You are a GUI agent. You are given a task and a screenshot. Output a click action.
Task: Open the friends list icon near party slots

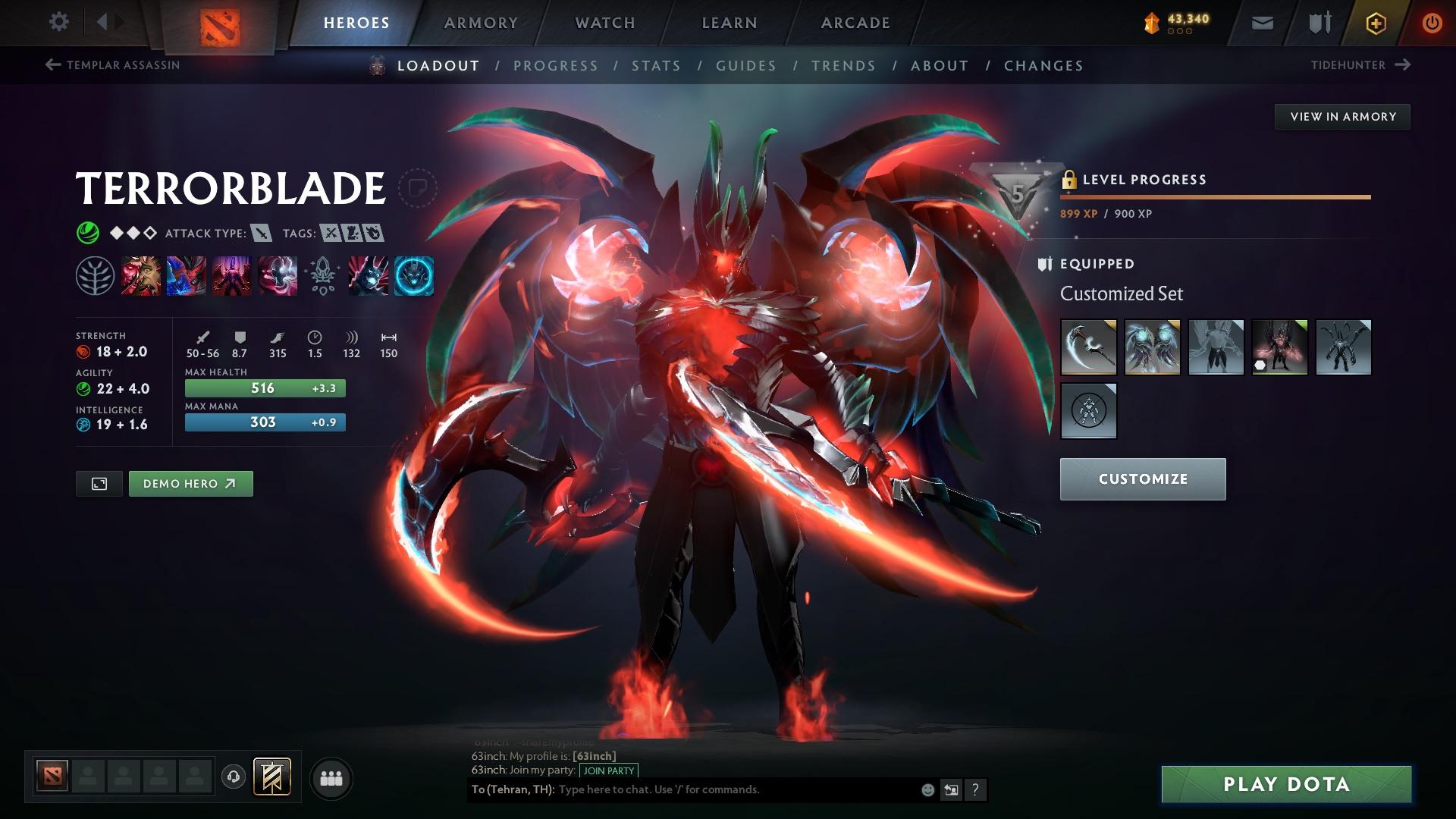330,777
